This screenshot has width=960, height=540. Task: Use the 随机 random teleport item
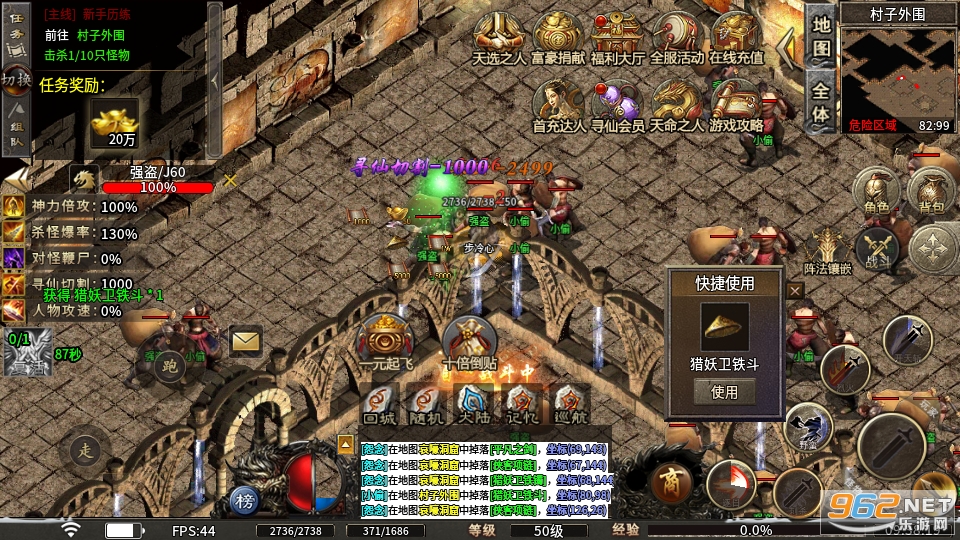tap(426, 405)
